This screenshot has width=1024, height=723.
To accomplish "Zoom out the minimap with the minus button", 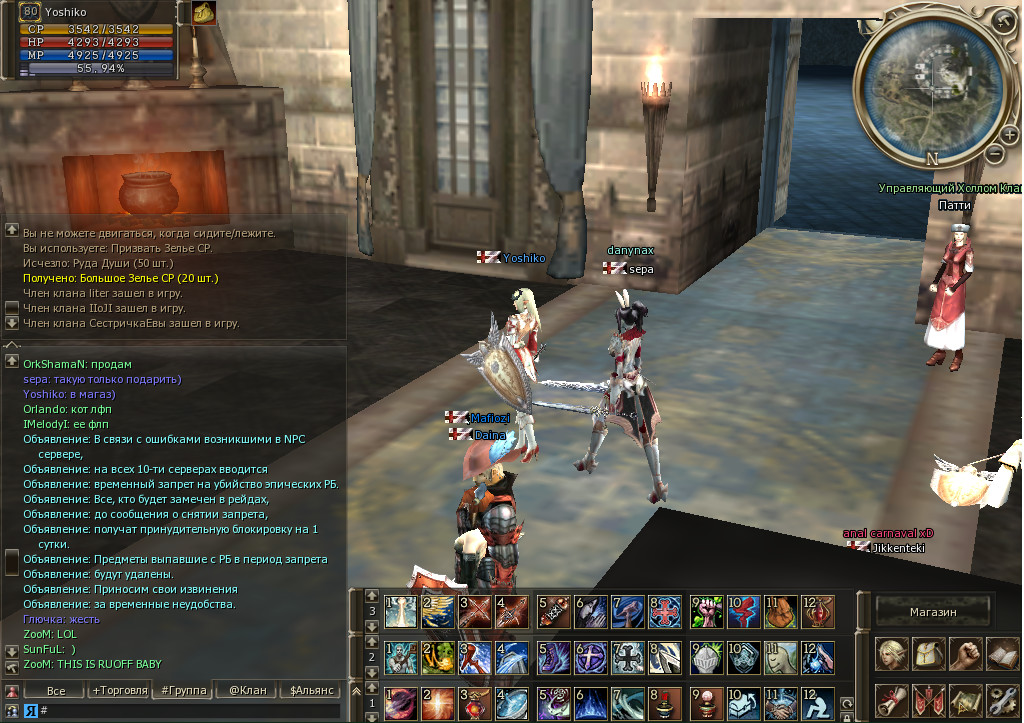I will 995,153.
